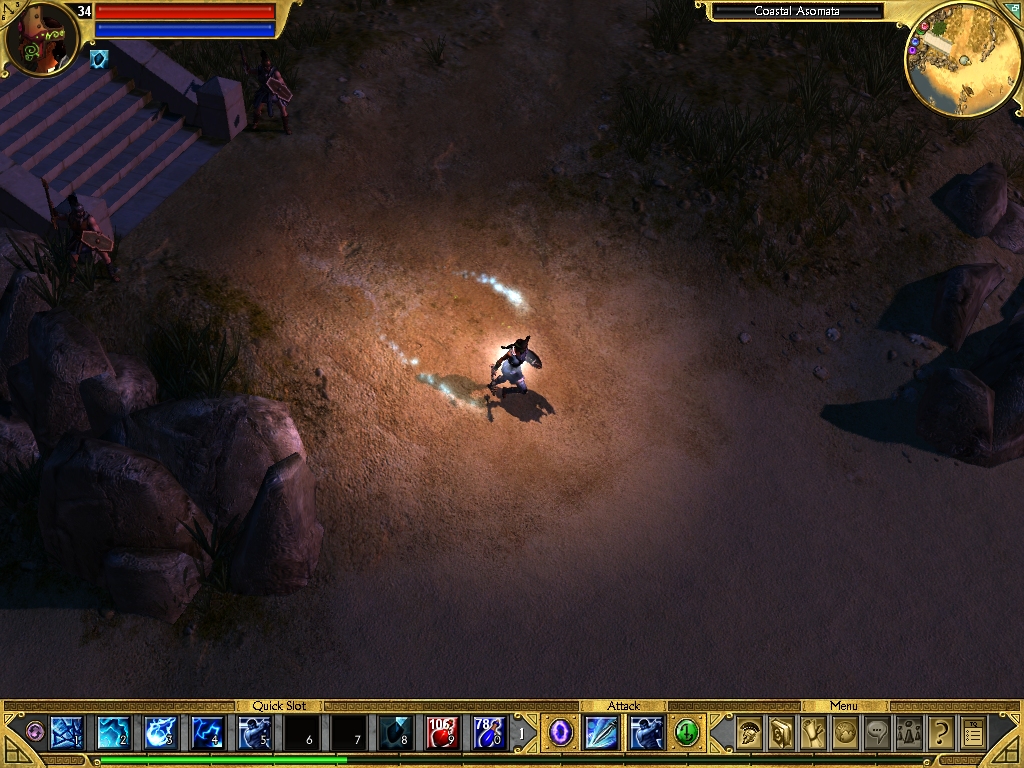Open the character window helmet button

pyautogui.click(x=747, y=733)
